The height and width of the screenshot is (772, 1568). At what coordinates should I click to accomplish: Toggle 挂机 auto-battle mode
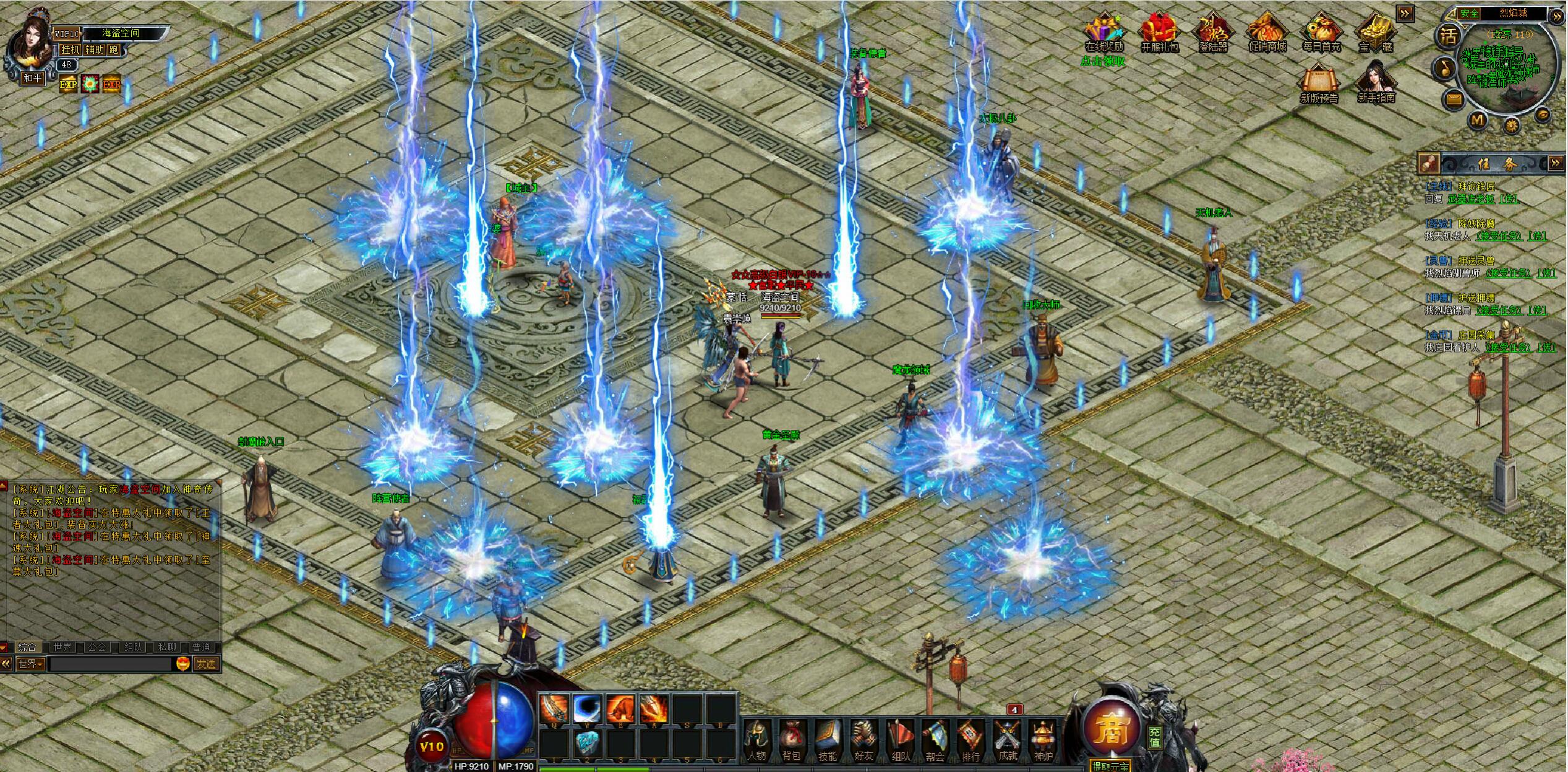click(71, 49)
